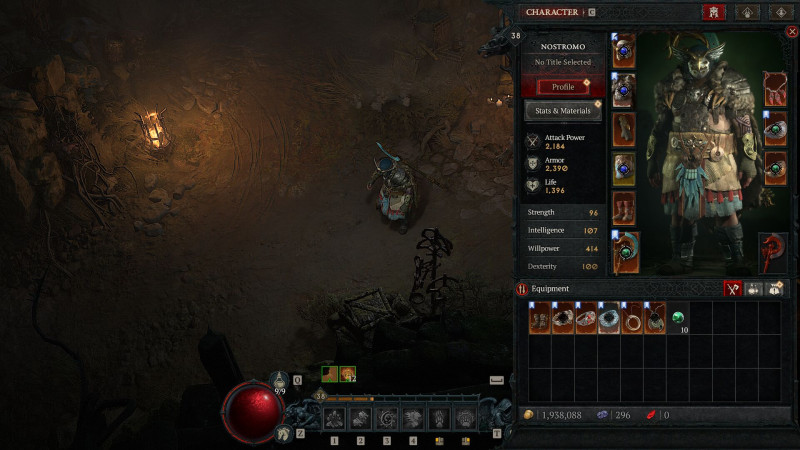Screen dimensions: 800x450
Task: Open the Stats & Materials panel
Action: coord(563,111)
